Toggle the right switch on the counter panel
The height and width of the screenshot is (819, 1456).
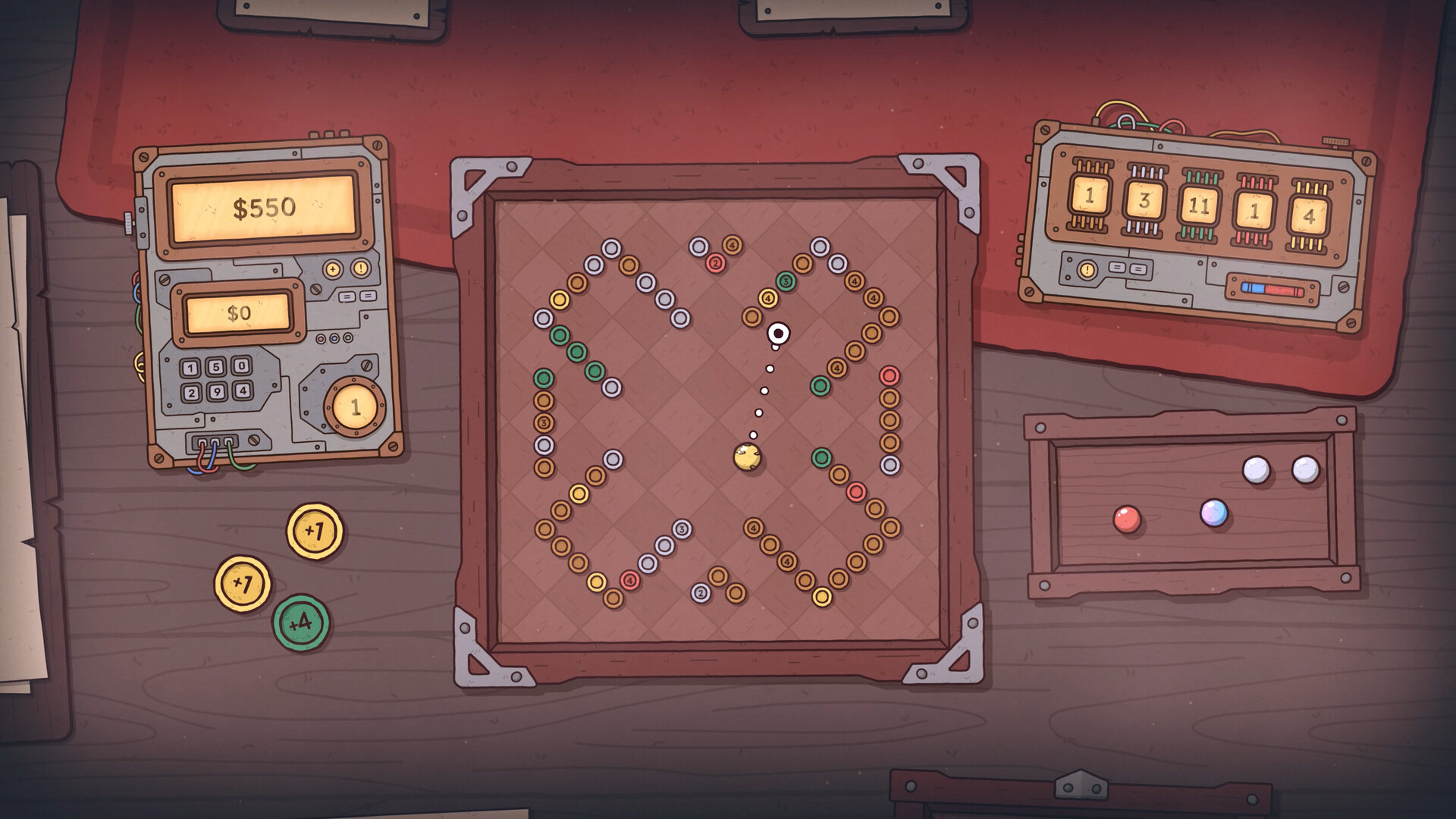(1137, 269)
